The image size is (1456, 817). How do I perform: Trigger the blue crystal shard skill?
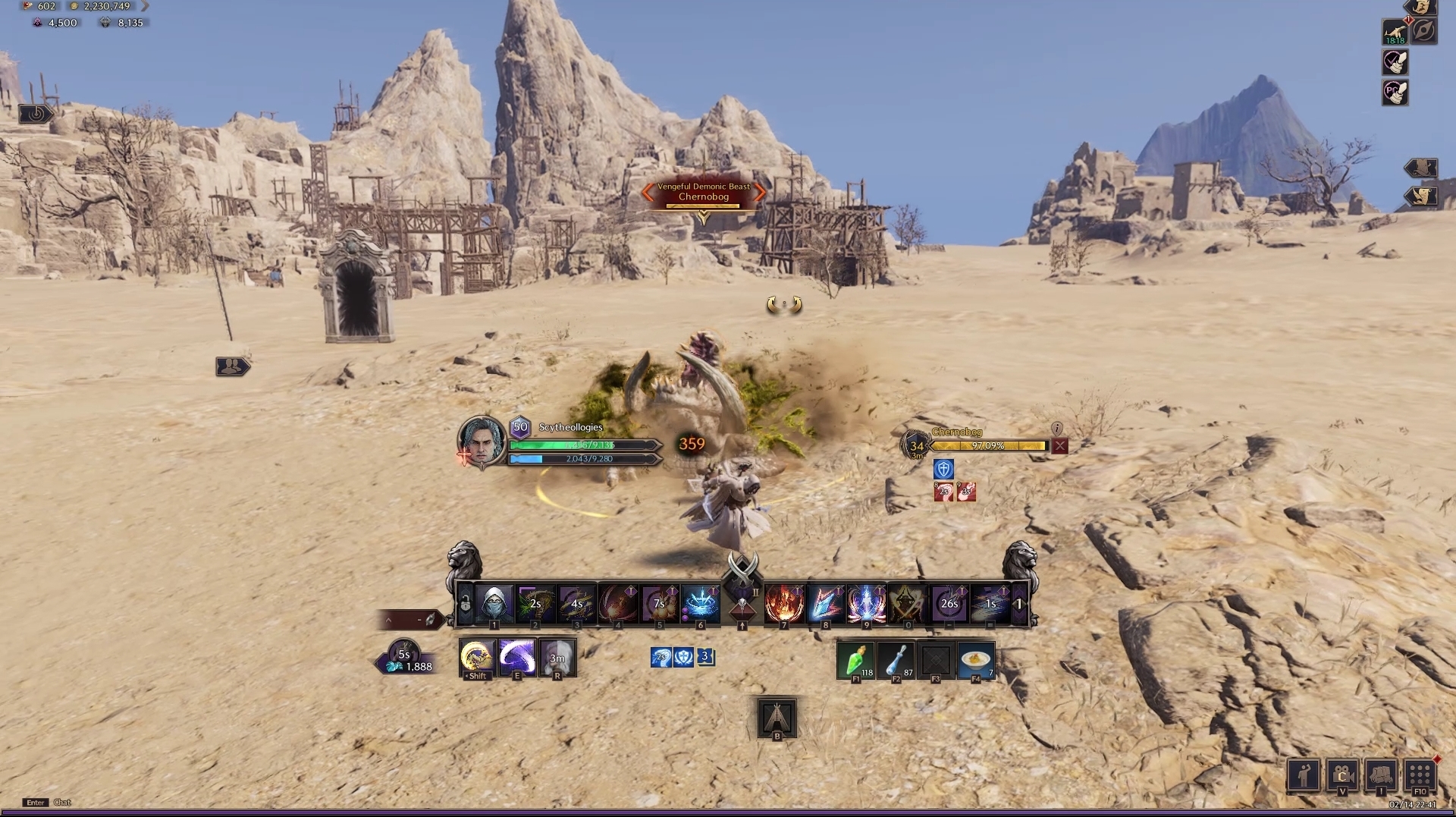tap(825, 604)
